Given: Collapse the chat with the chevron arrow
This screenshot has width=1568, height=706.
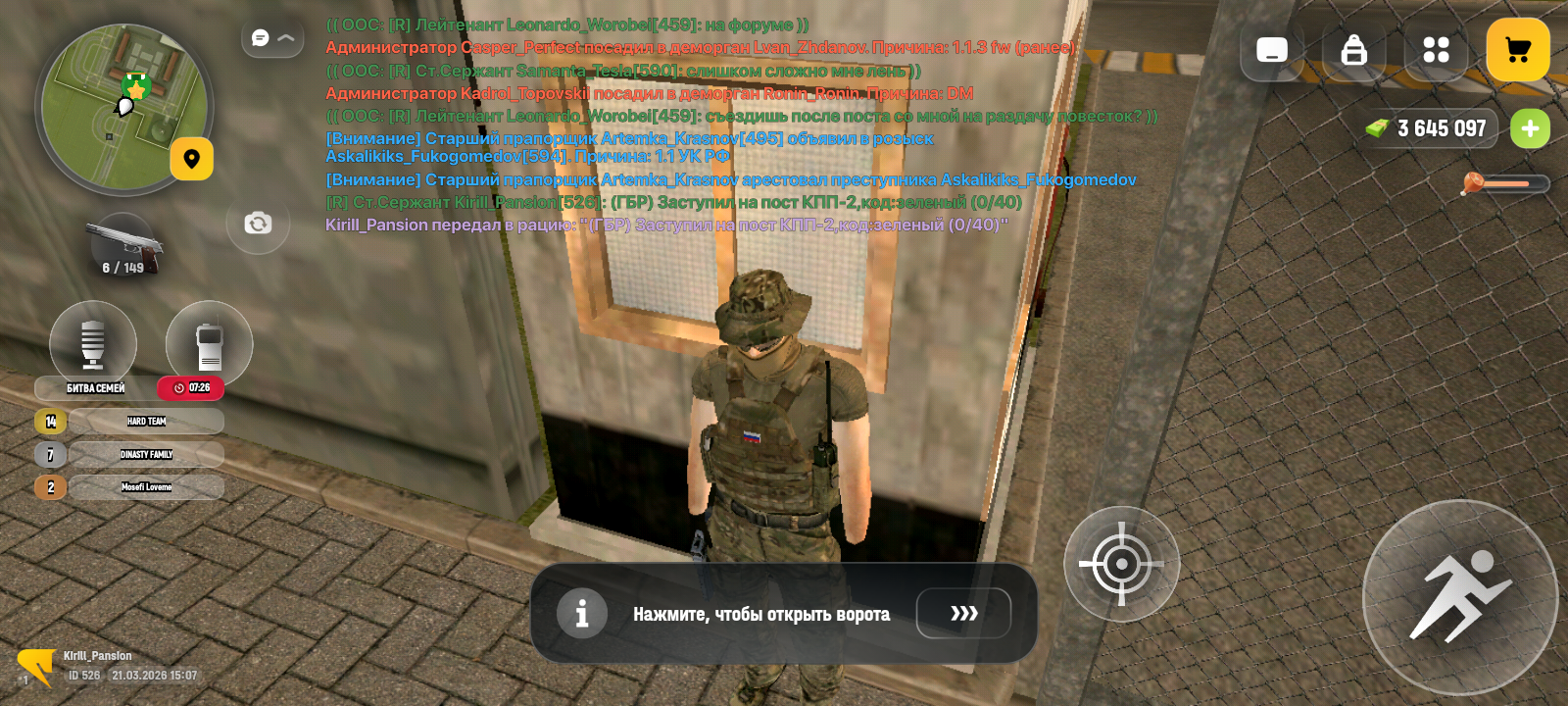Looking at the screenshot, I should [x=284, y=38].
